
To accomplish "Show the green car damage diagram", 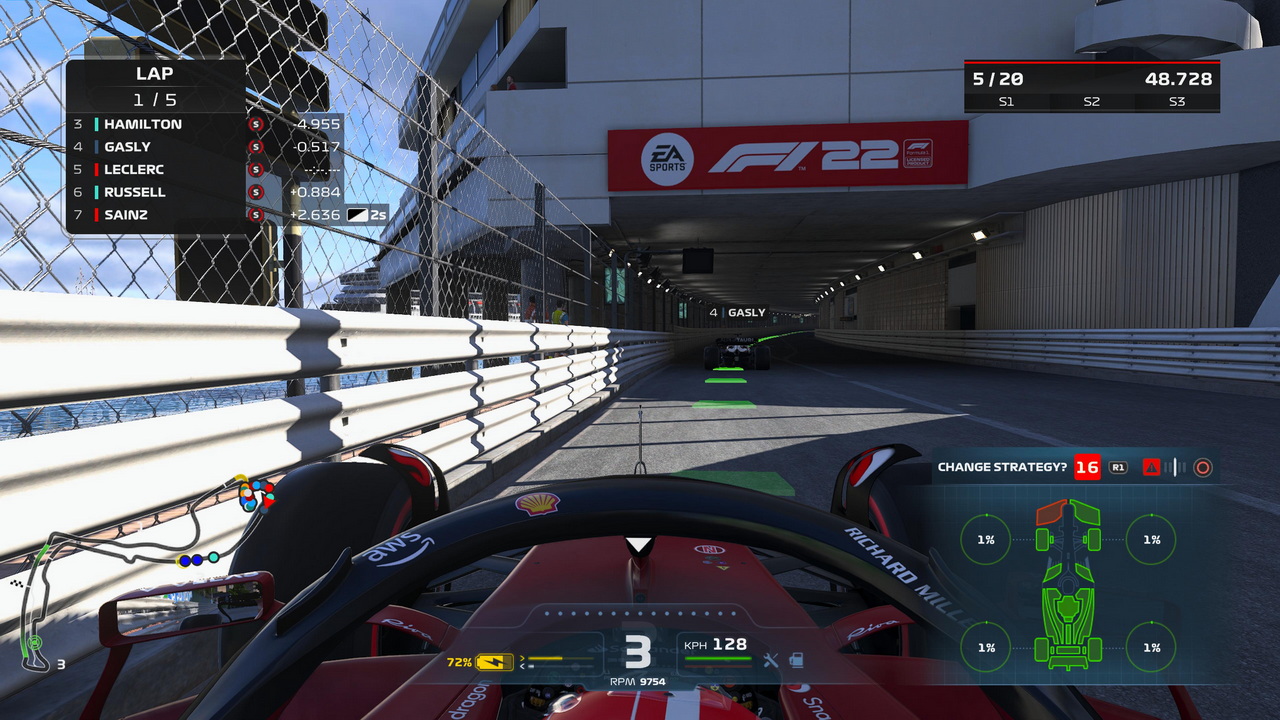I will pyautogui.click(x=1069, y=585).
